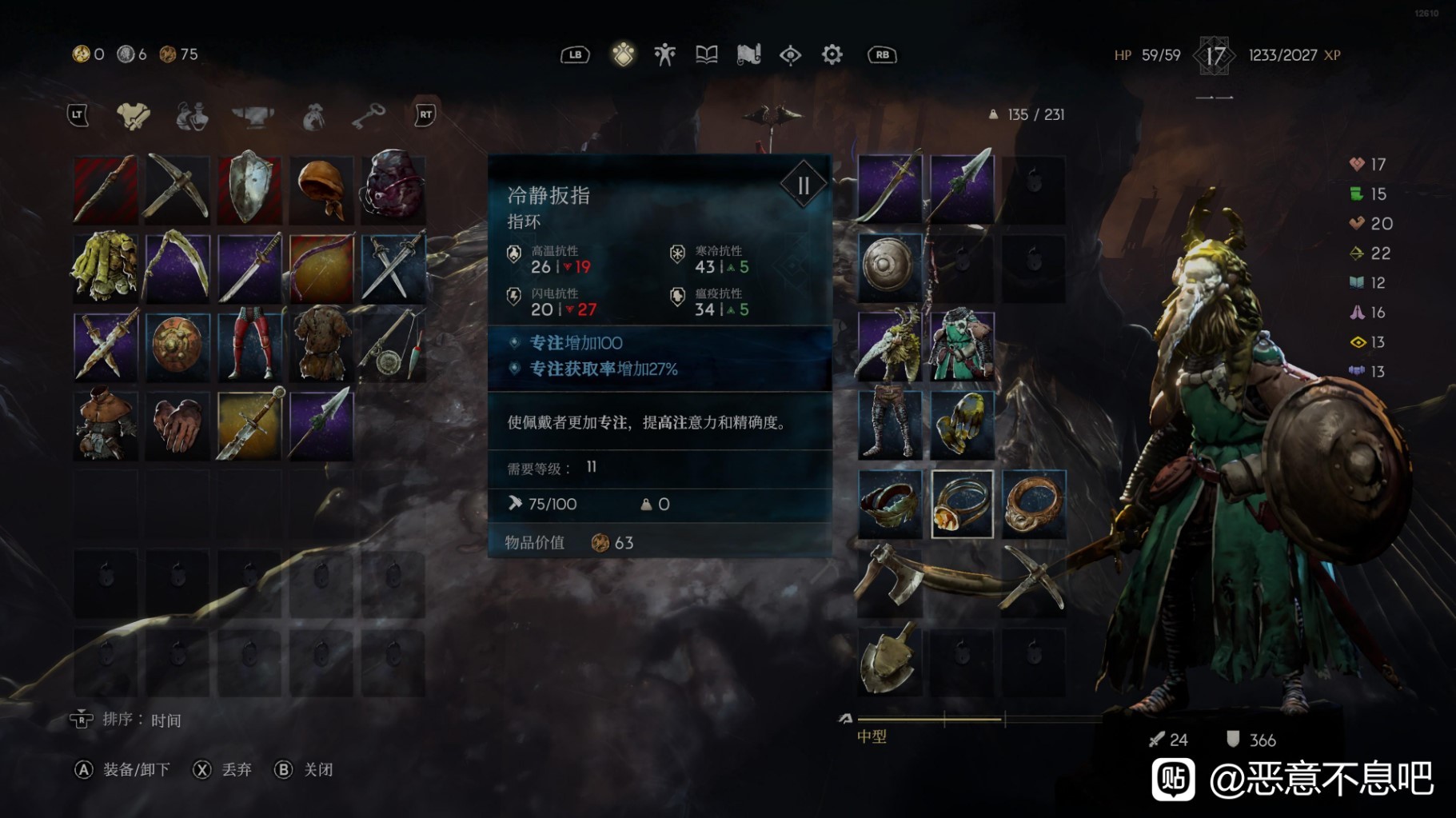Screen dimensions: 1456x818
Task: Switch to the anvil materials category
Action: pyautogui.click(x=253, y=116)
